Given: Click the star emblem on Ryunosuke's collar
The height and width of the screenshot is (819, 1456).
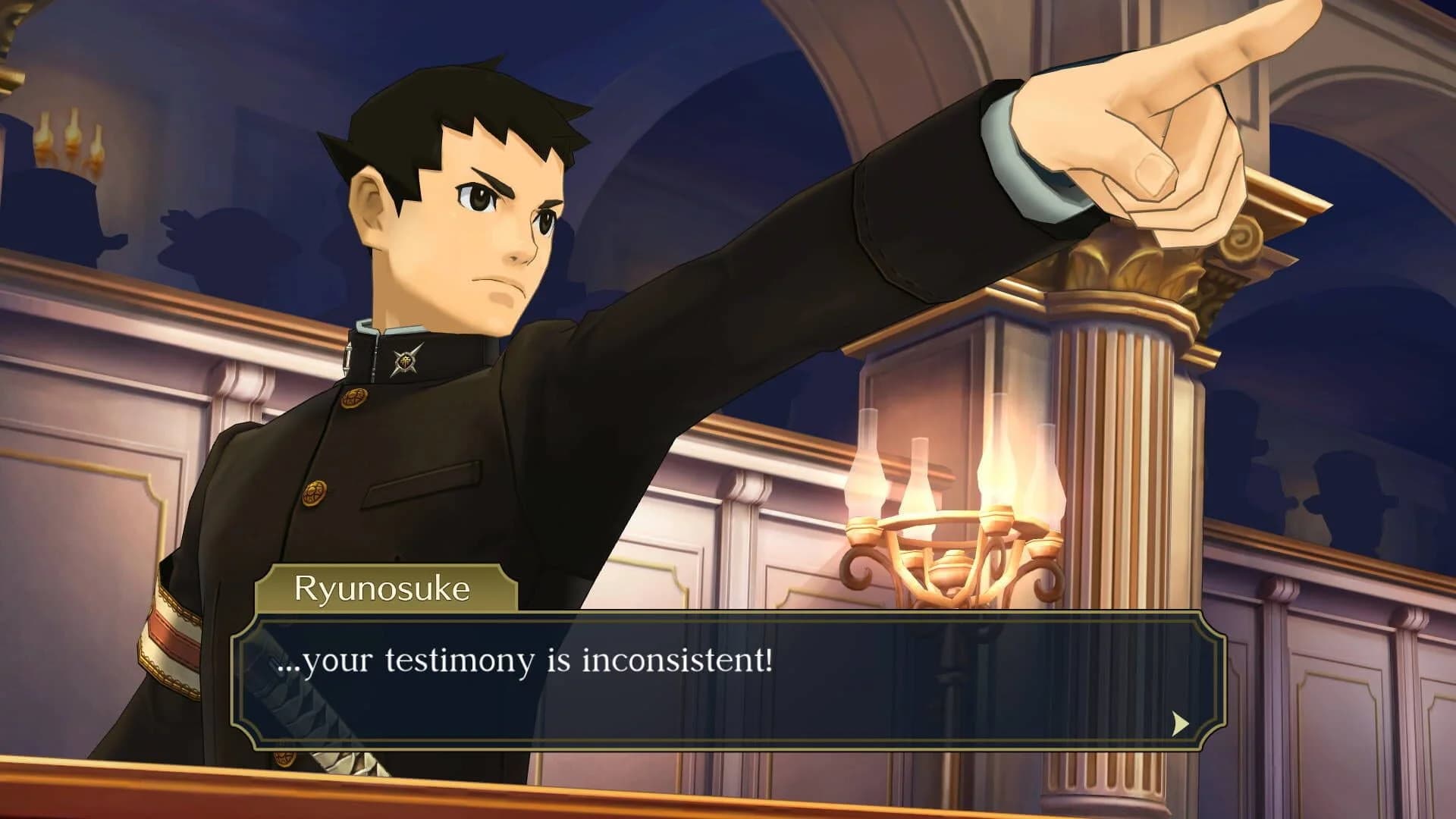Looking at the screenshot, I should point(406,361).
